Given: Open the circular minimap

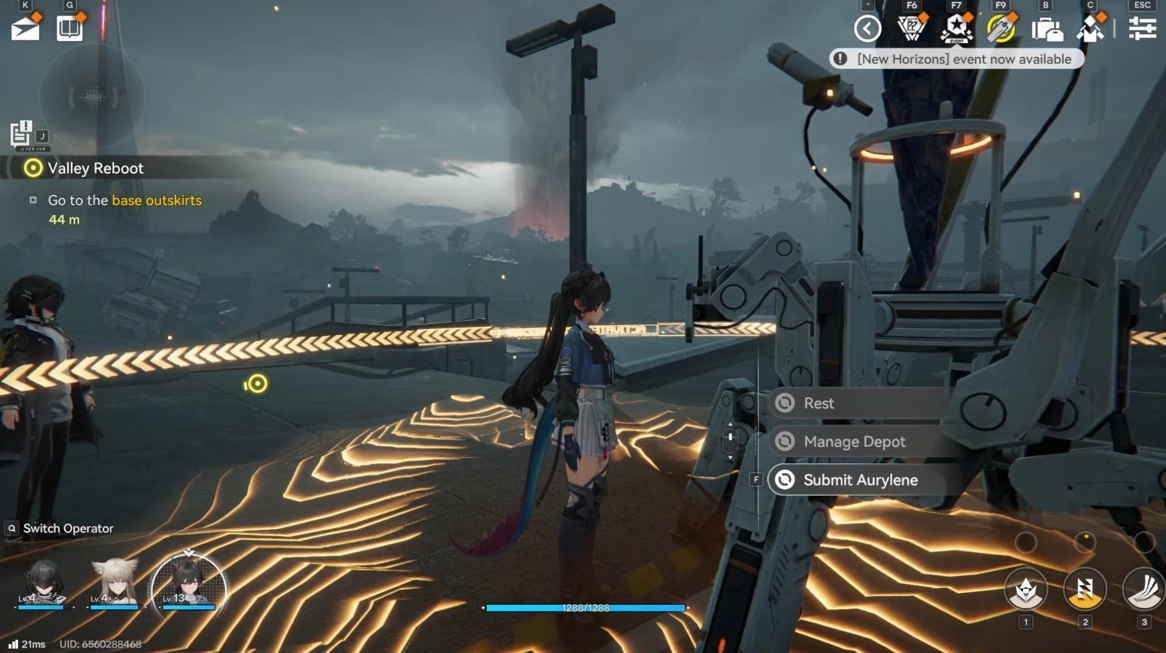Looking at the screenshot, I should 91,97.
